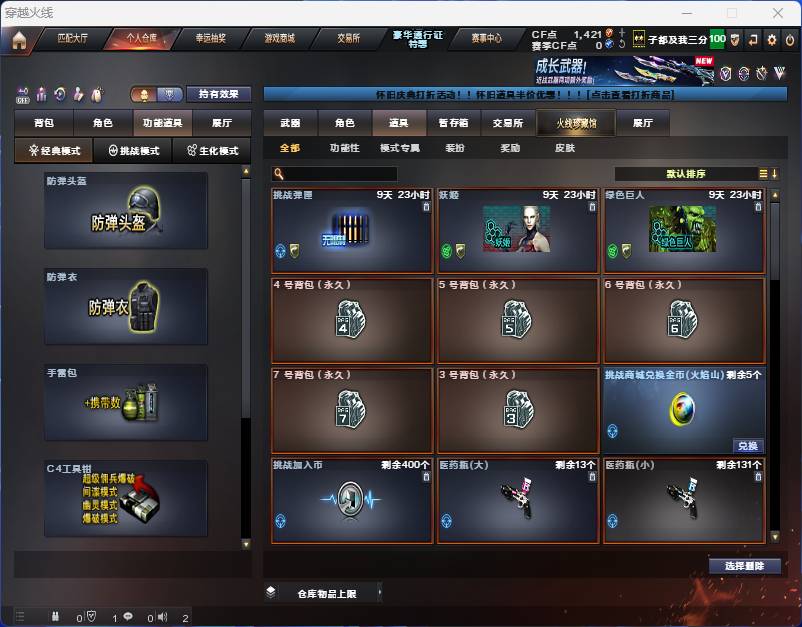This screenshot has width=802, height=627.
Task: Select the 手雷包 grenade pack item
Action: click(x=126, y=401)
